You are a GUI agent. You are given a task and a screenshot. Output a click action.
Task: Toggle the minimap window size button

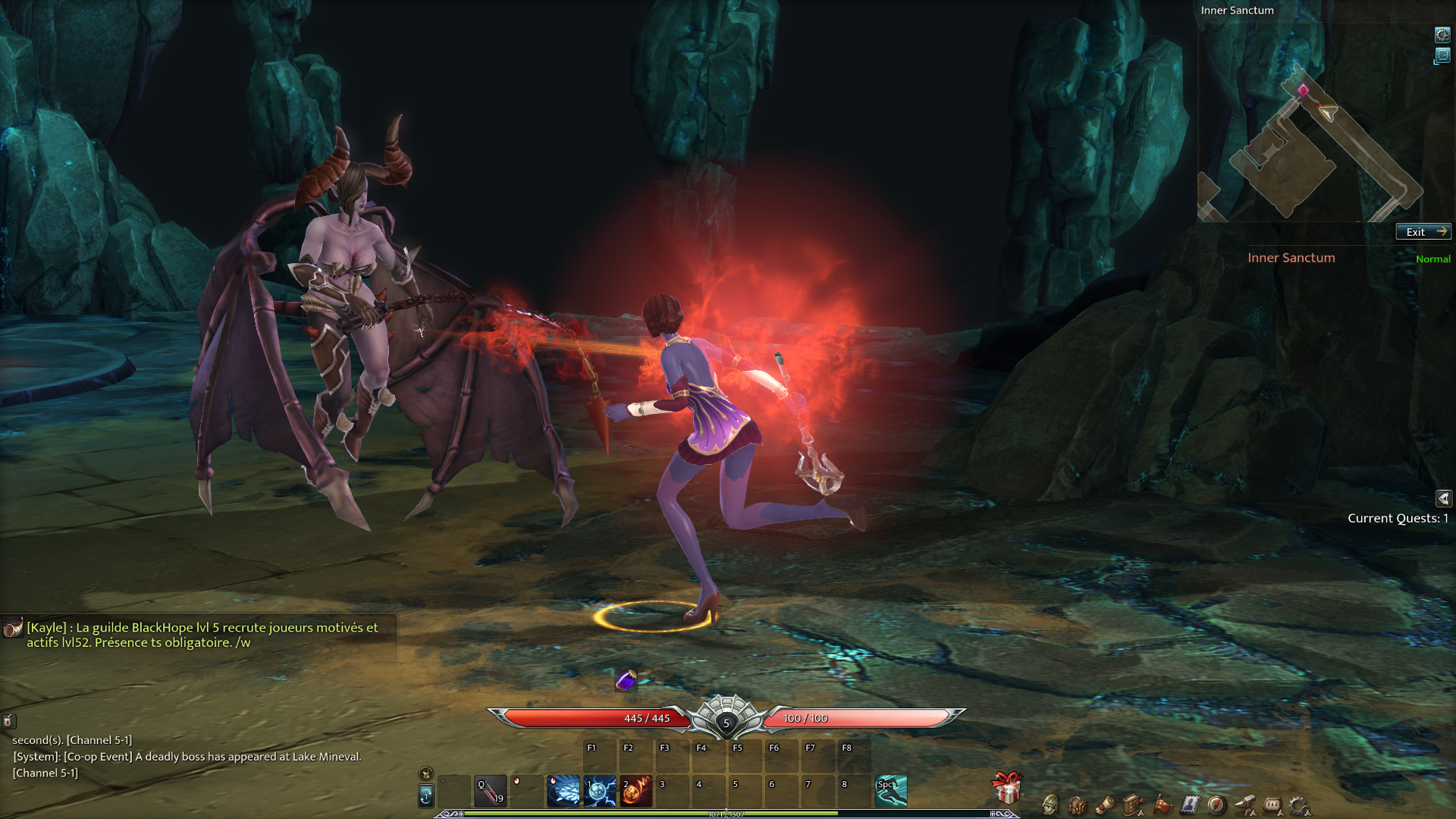coord(1442,56)
